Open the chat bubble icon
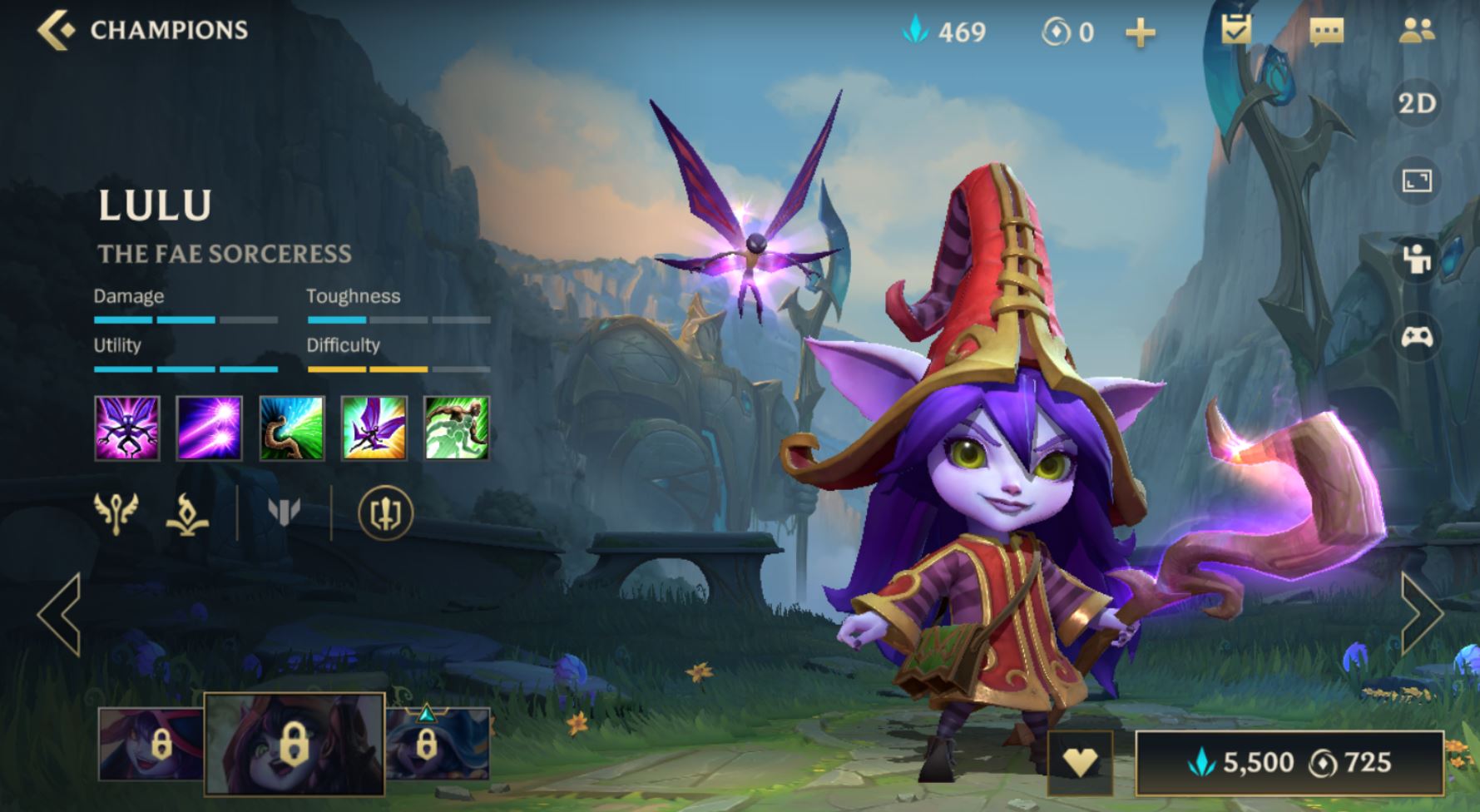The width and height of the screenshot is (1480, 812). pos(1326,32)
